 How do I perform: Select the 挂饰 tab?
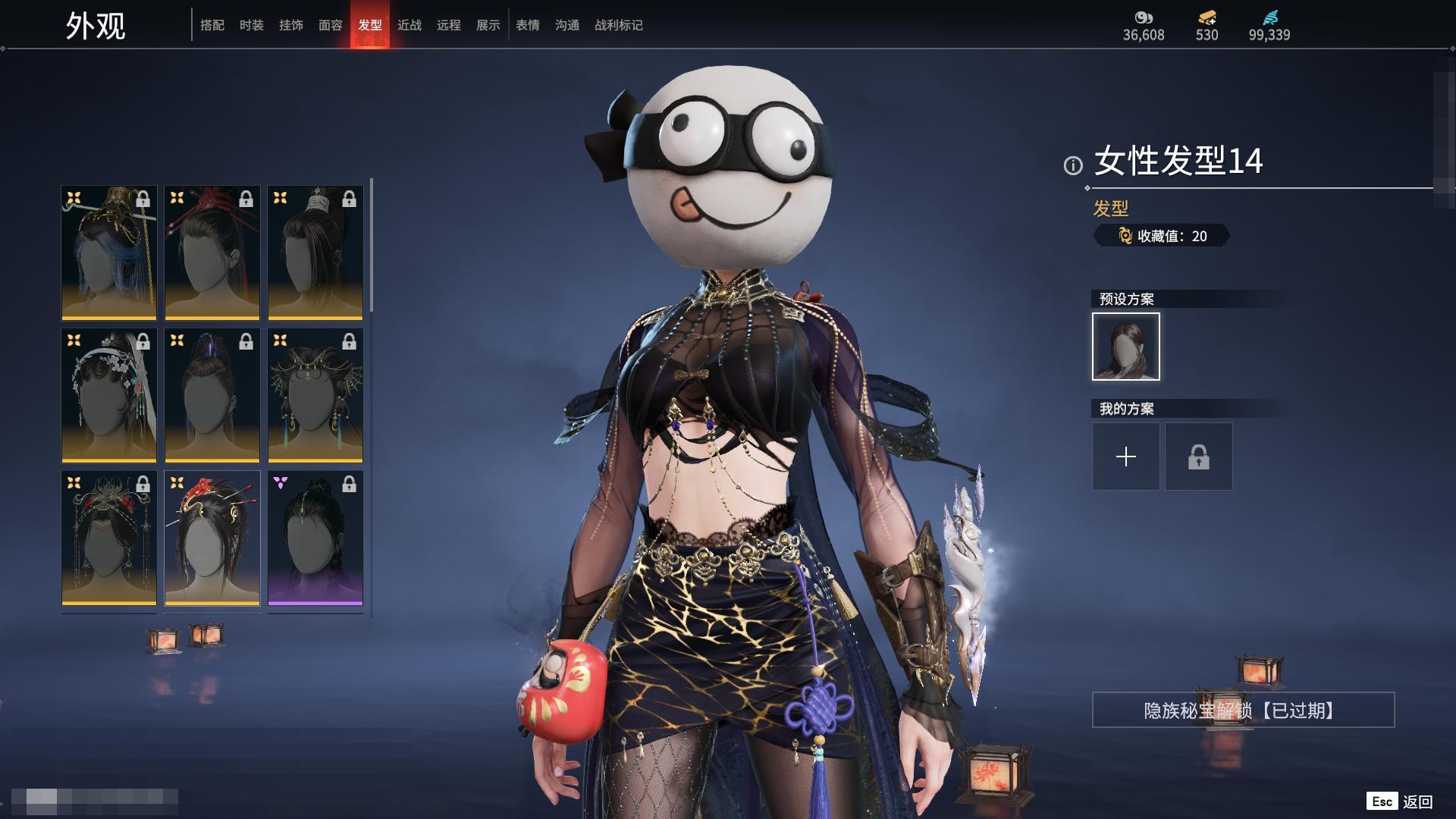click(291, 25)
